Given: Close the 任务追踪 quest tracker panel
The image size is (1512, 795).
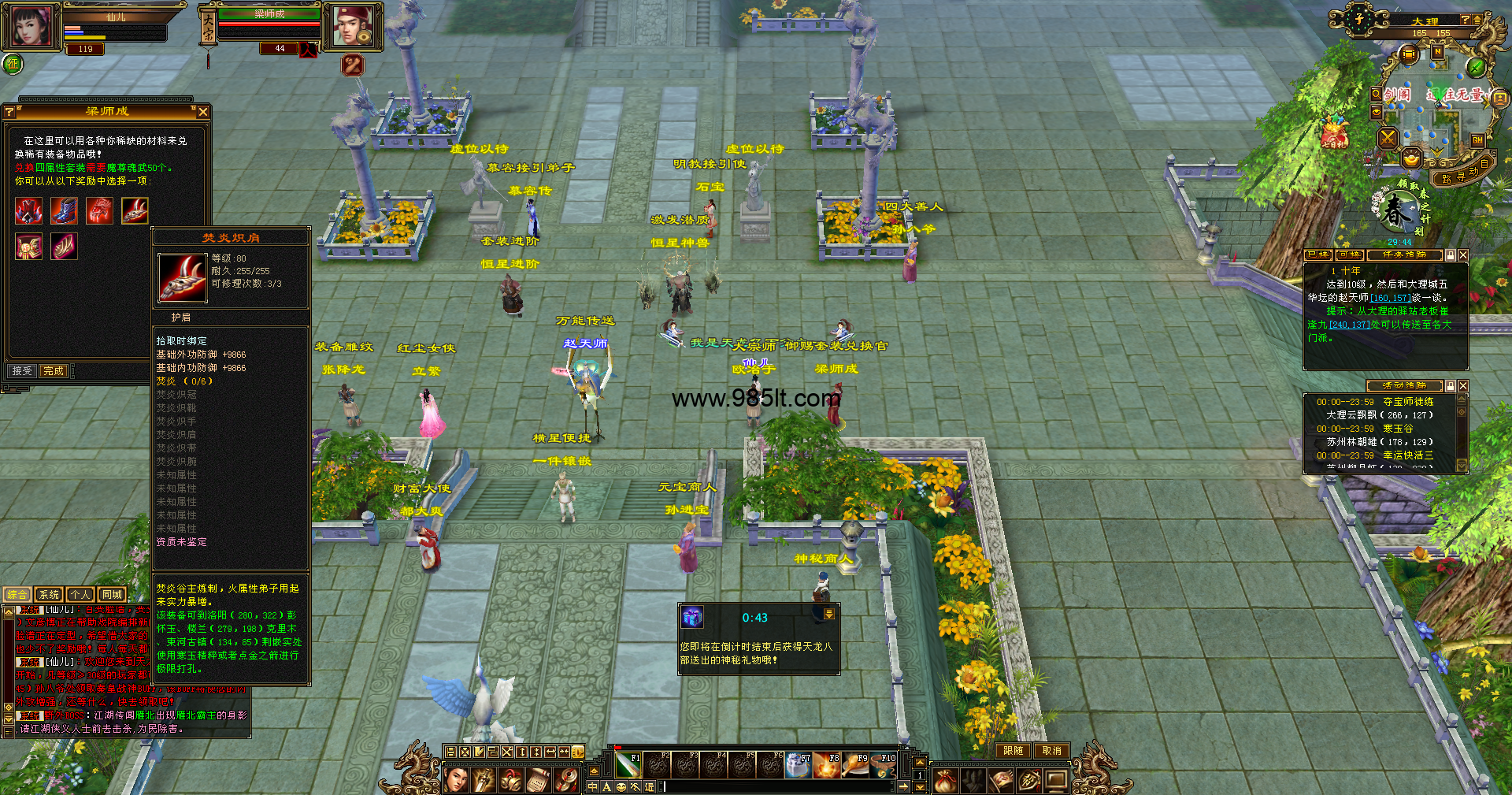Looking at the screenshot, I should [x=1463, y=255].
